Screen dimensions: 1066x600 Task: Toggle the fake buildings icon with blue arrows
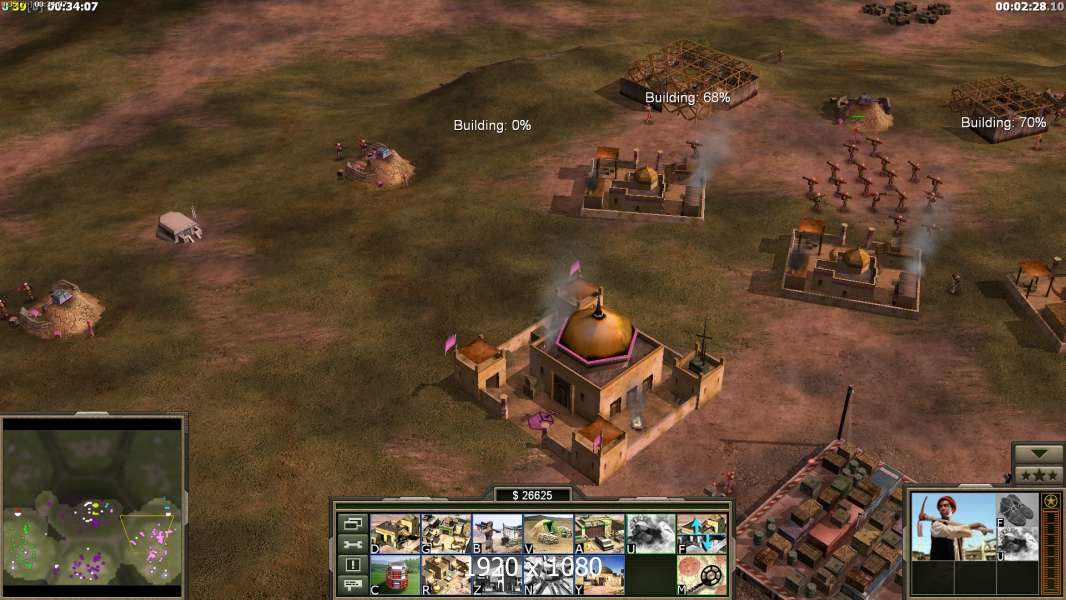pyautogui.click(x=702, y=534)
